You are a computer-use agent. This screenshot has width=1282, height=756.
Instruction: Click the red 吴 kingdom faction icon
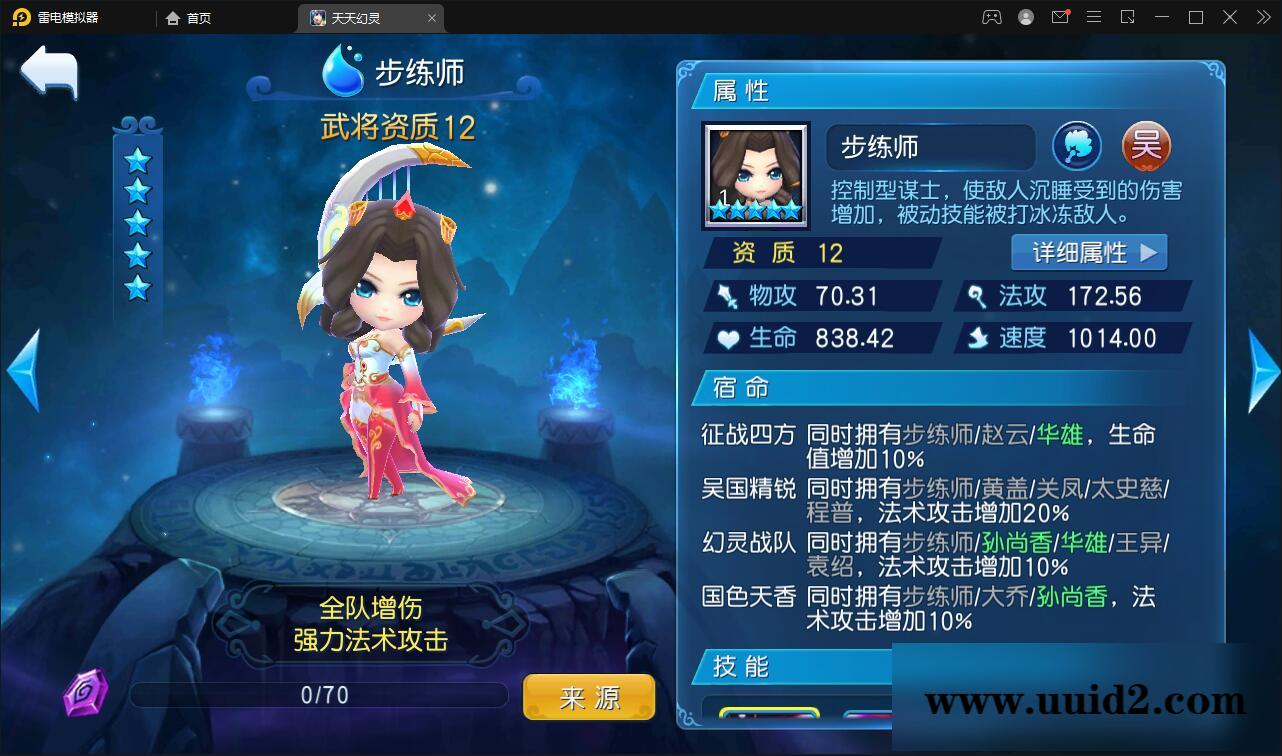tap(1146, 146)
